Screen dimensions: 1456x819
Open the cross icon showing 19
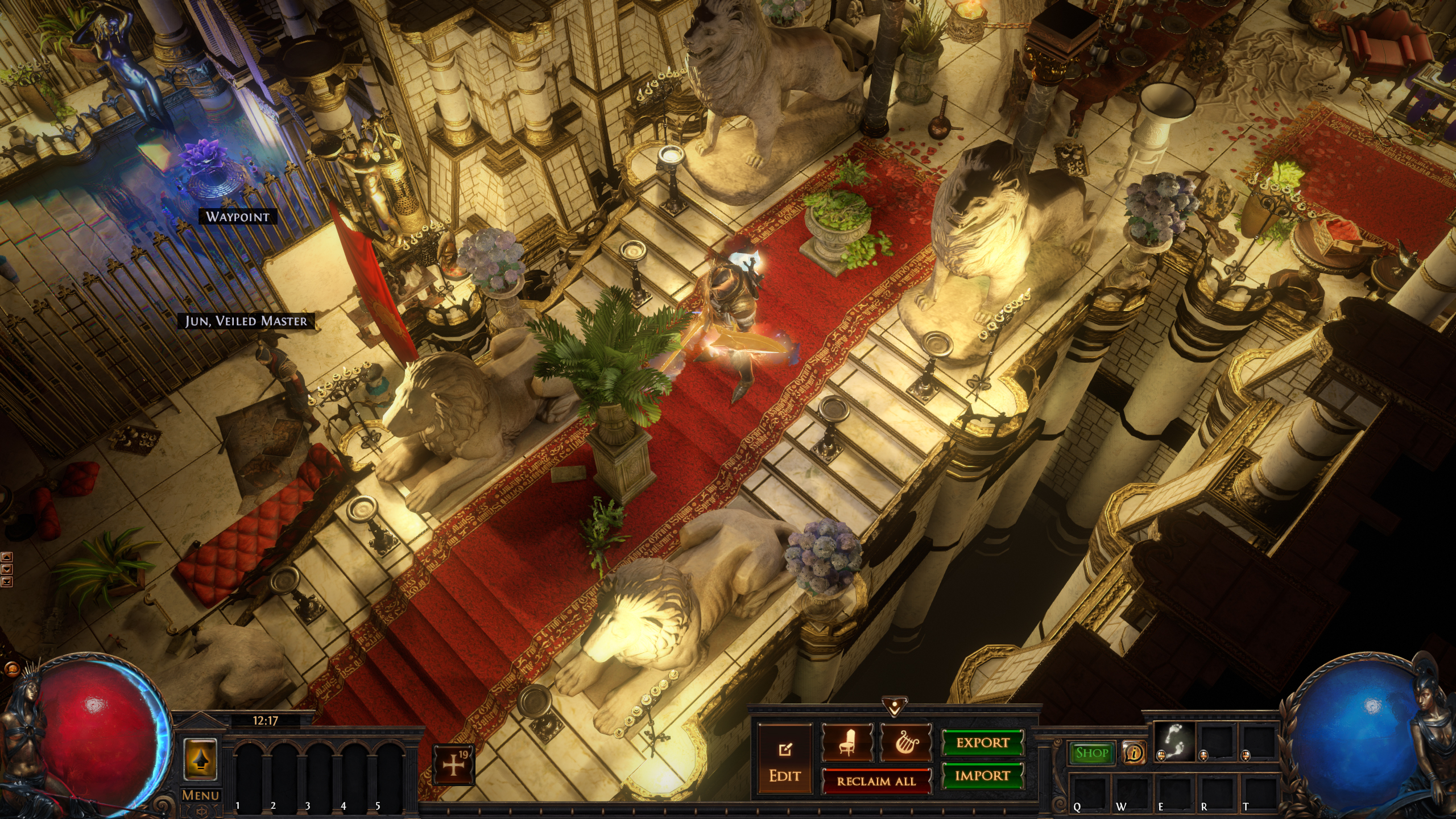click(x=453, y=765)
